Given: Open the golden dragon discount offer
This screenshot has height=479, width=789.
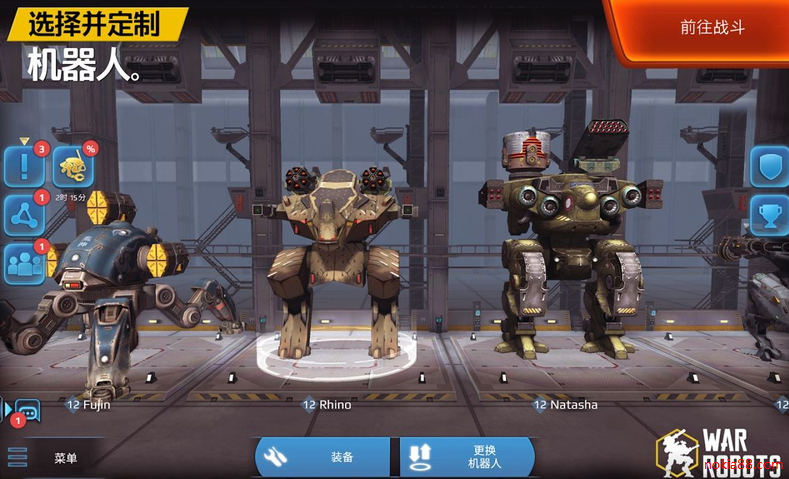Looking at the screenshot, I should (x=74, y=167).
